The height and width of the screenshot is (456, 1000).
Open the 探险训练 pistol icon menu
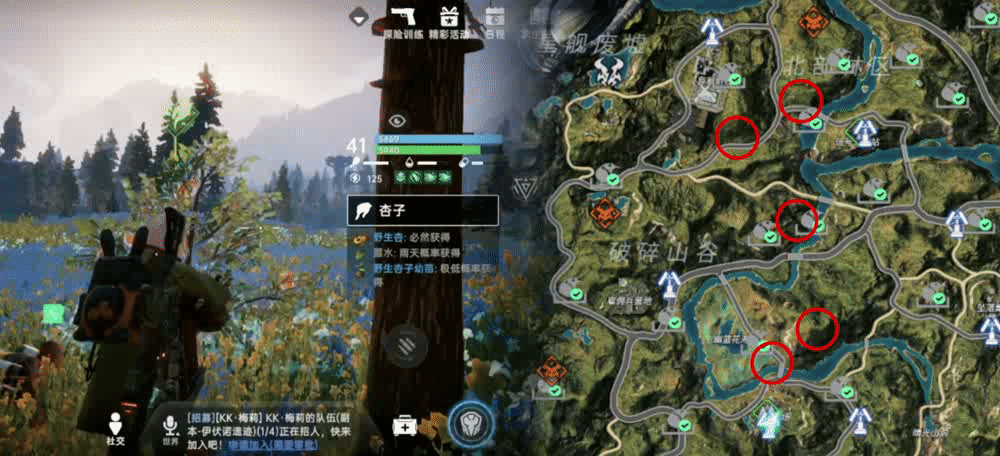[403, 18]
